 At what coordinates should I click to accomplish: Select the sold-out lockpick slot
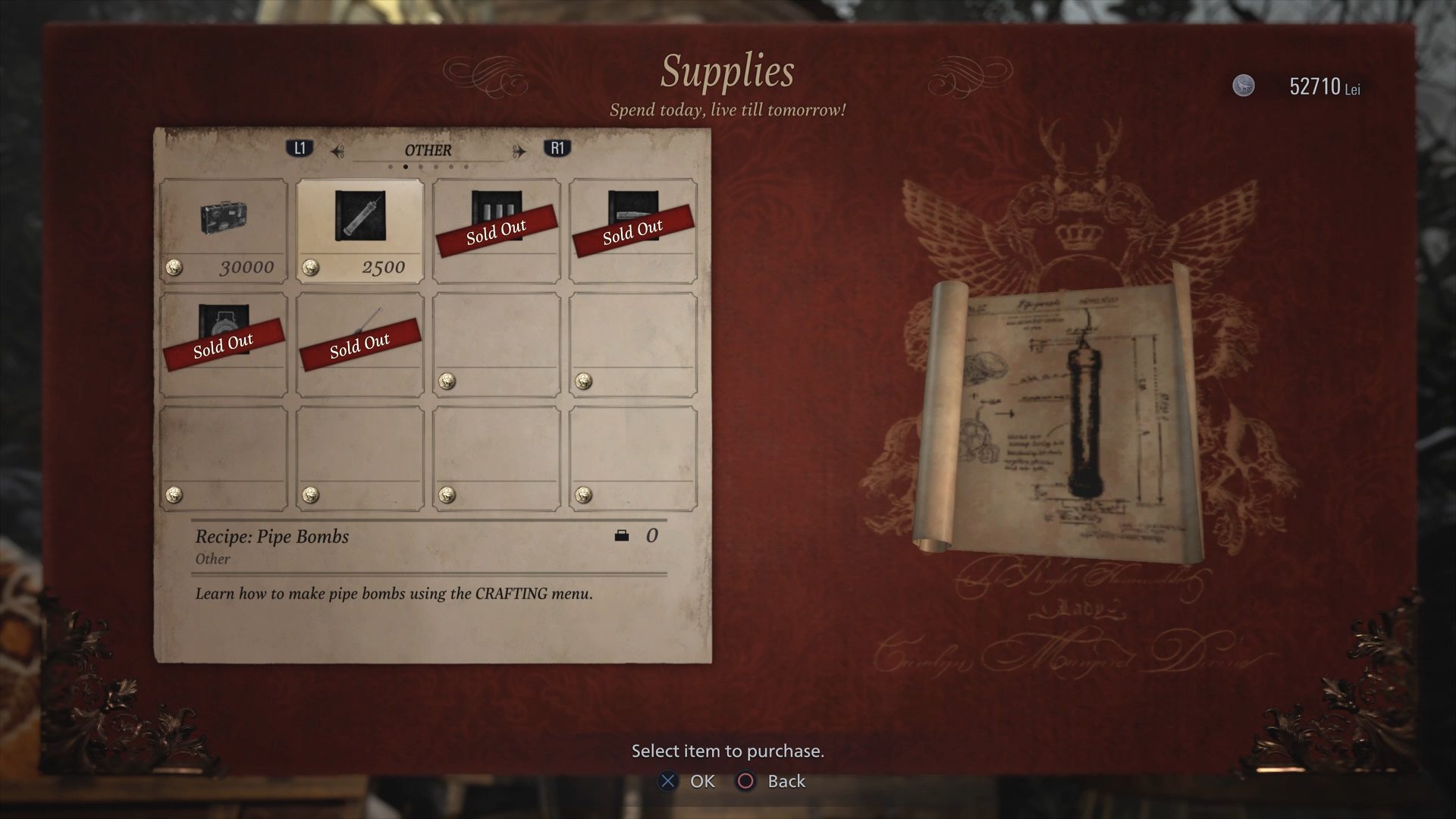360,344
